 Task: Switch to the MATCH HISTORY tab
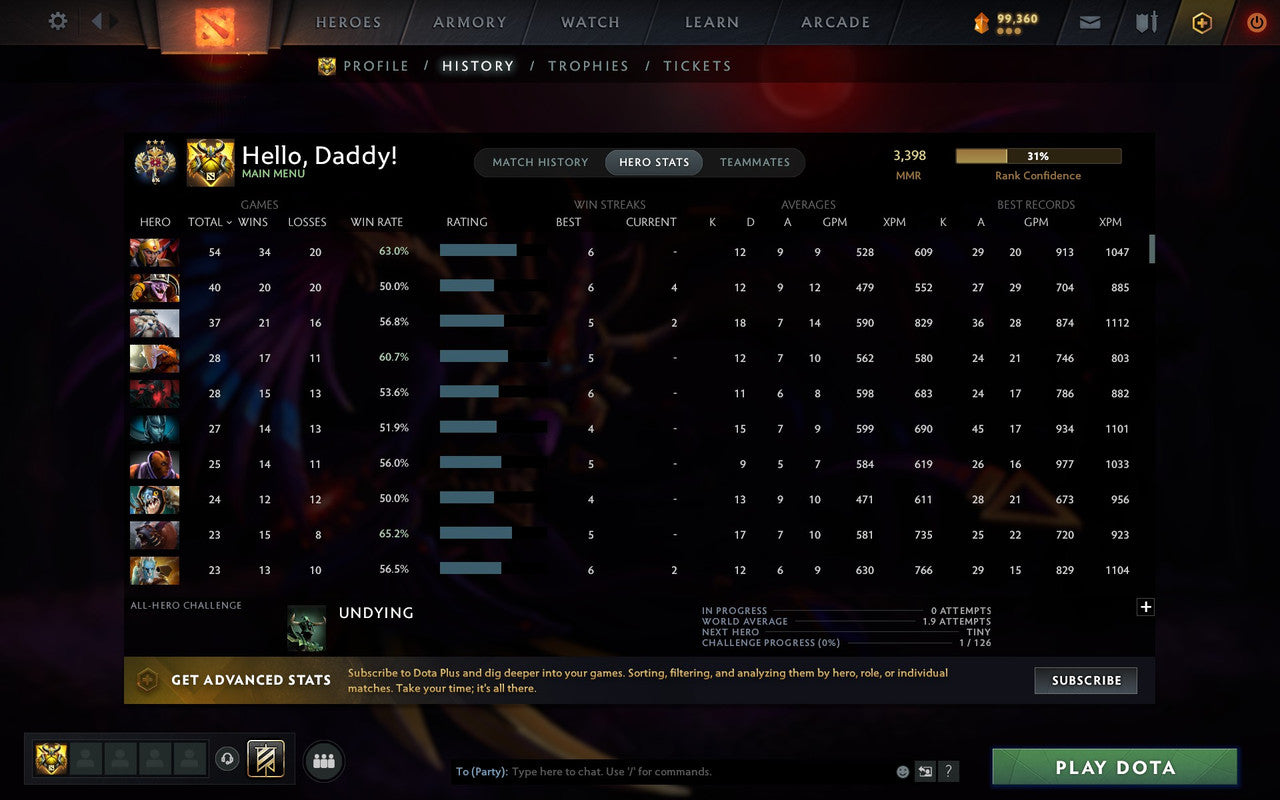(x=539, y=162)
